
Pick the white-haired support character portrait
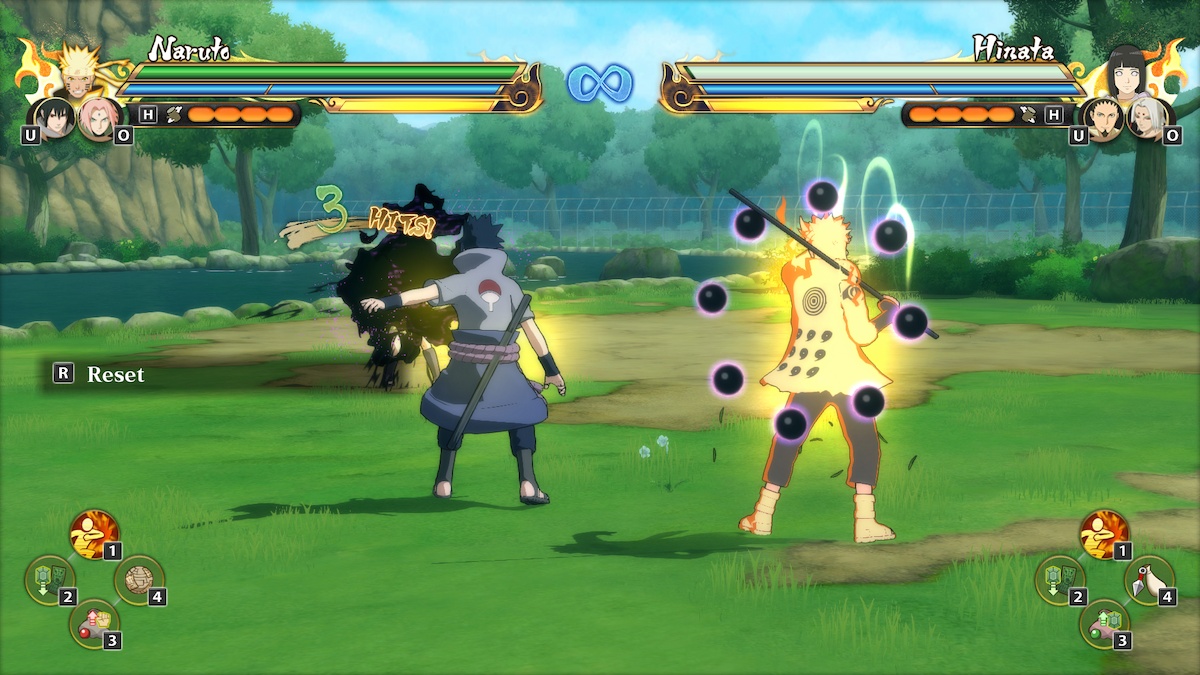click(x=1147, y=118)
